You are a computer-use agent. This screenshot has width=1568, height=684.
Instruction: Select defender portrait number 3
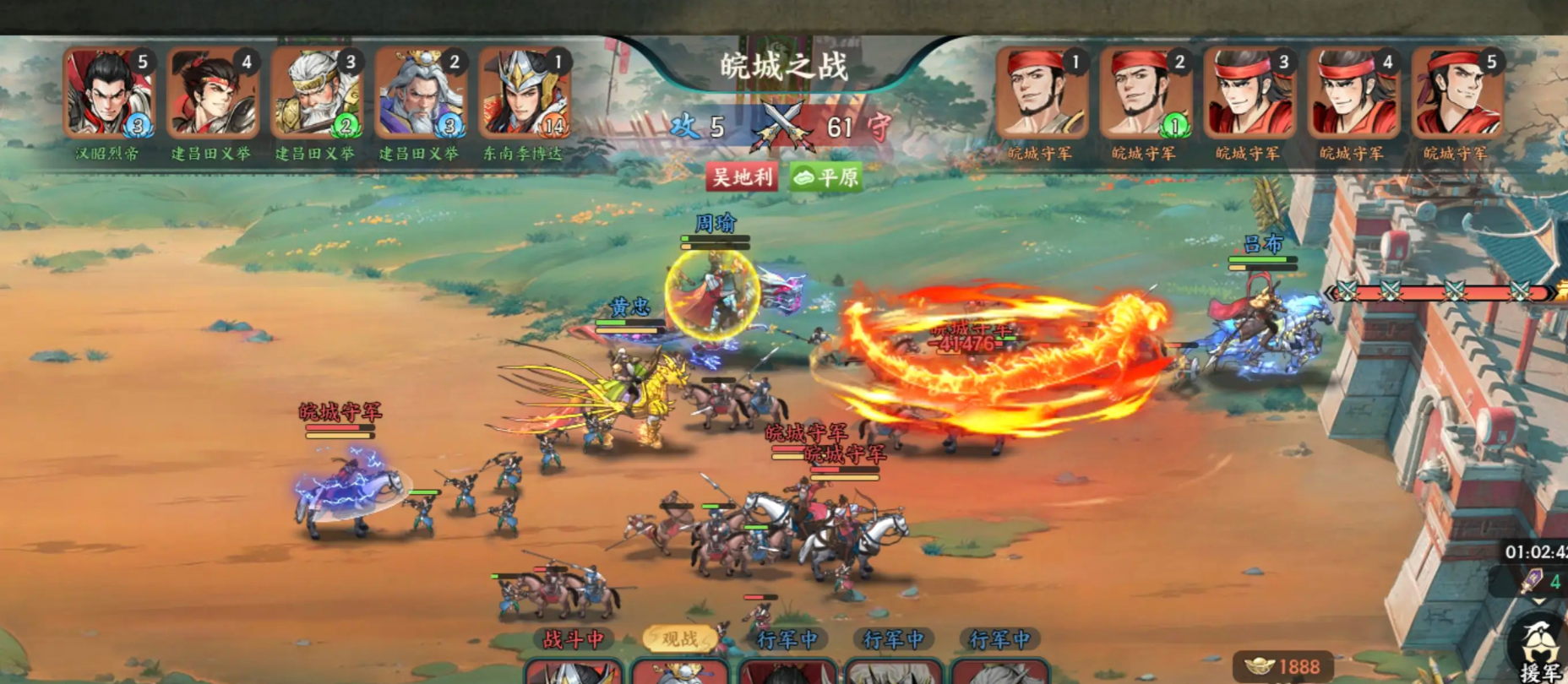[x=1249, y=95]
